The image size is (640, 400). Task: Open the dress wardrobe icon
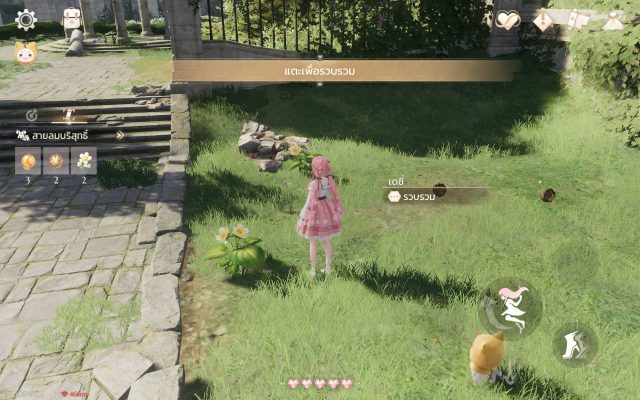[x=614, y=20]
